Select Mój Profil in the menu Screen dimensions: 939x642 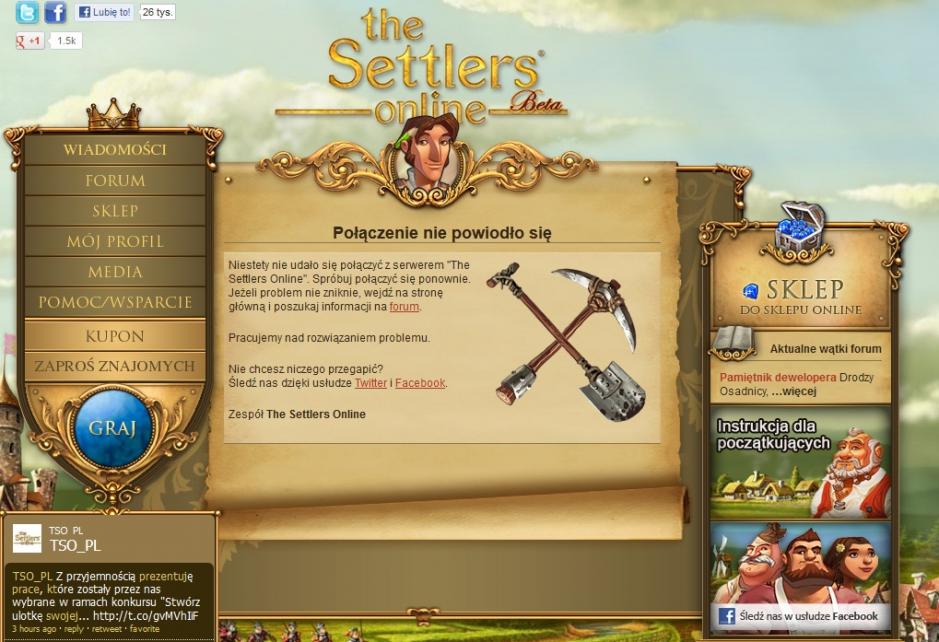point(115,241)
